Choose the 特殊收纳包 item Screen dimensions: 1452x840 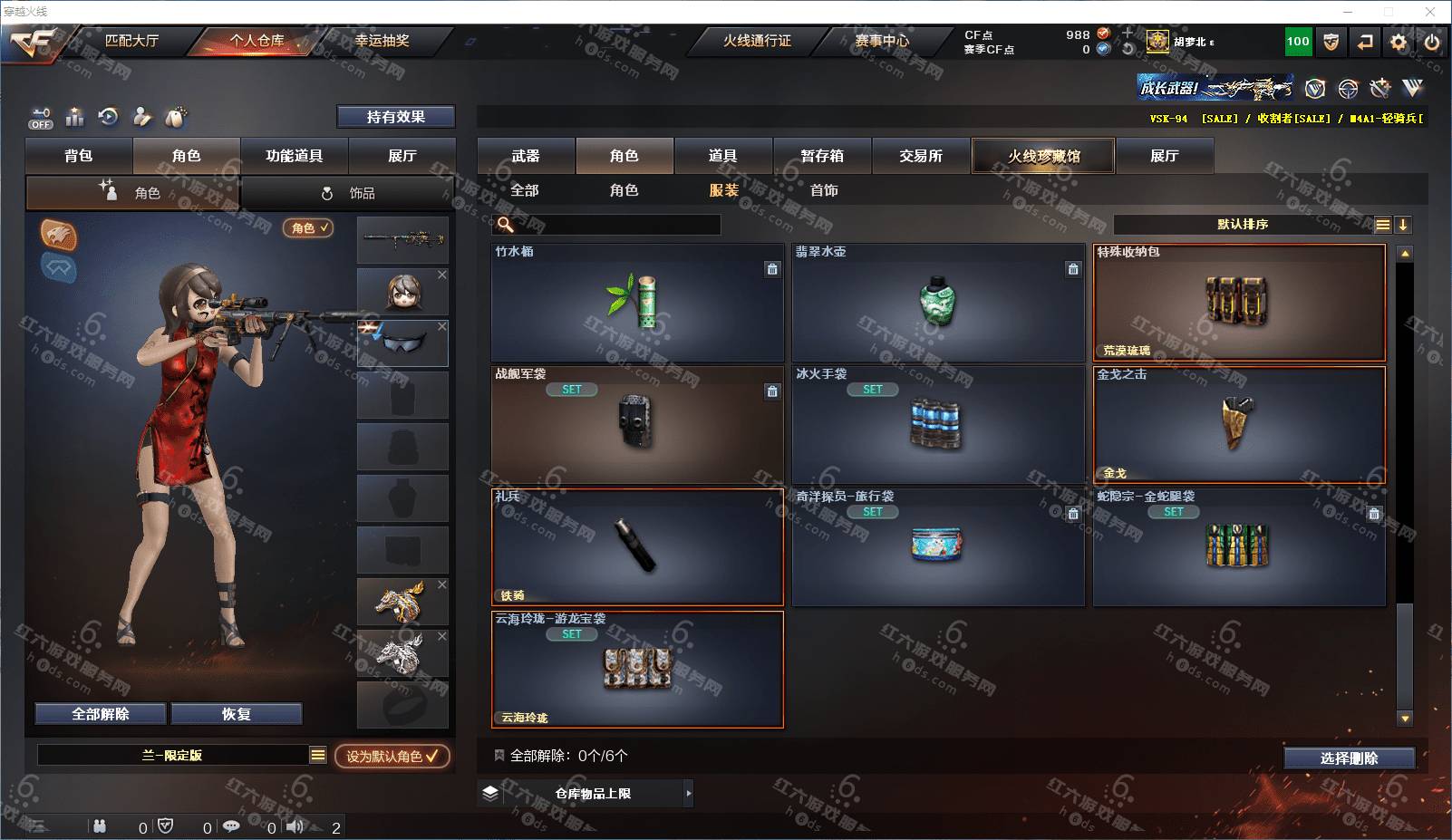(x=1239, y=302)
